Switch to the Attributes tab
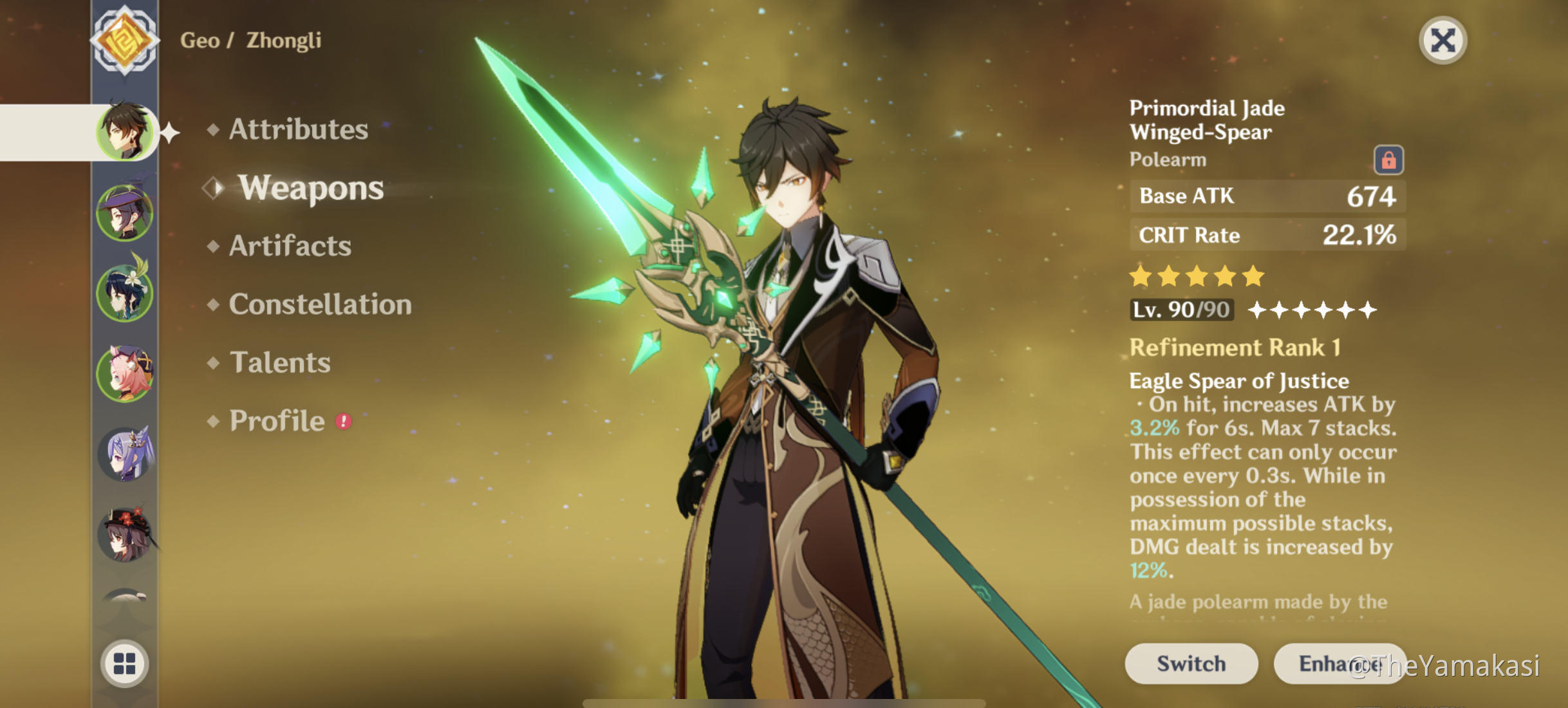 pos(299,131)
